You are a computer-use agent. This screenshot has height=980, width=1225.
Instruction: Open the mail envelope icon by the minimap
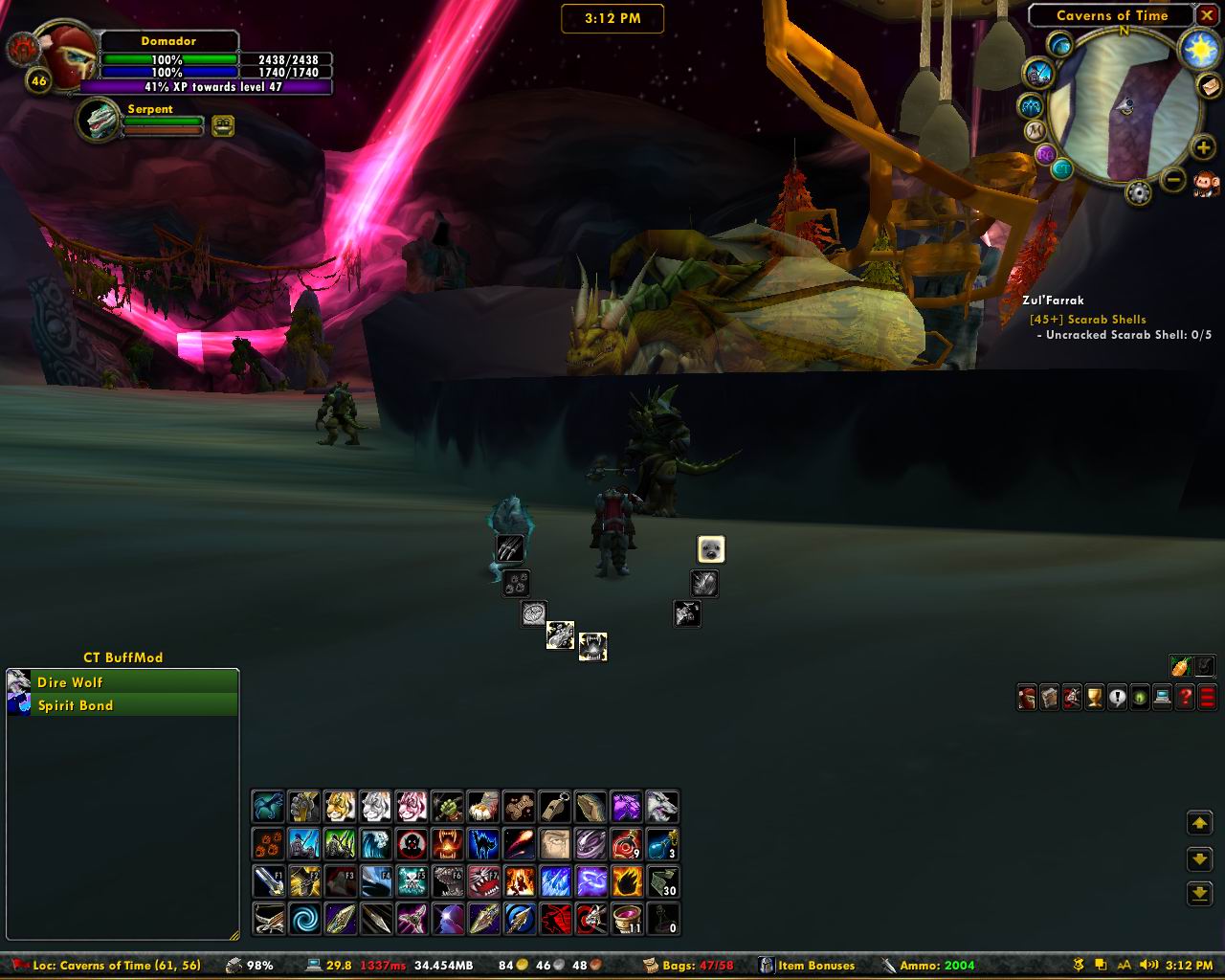(1210, 86)
